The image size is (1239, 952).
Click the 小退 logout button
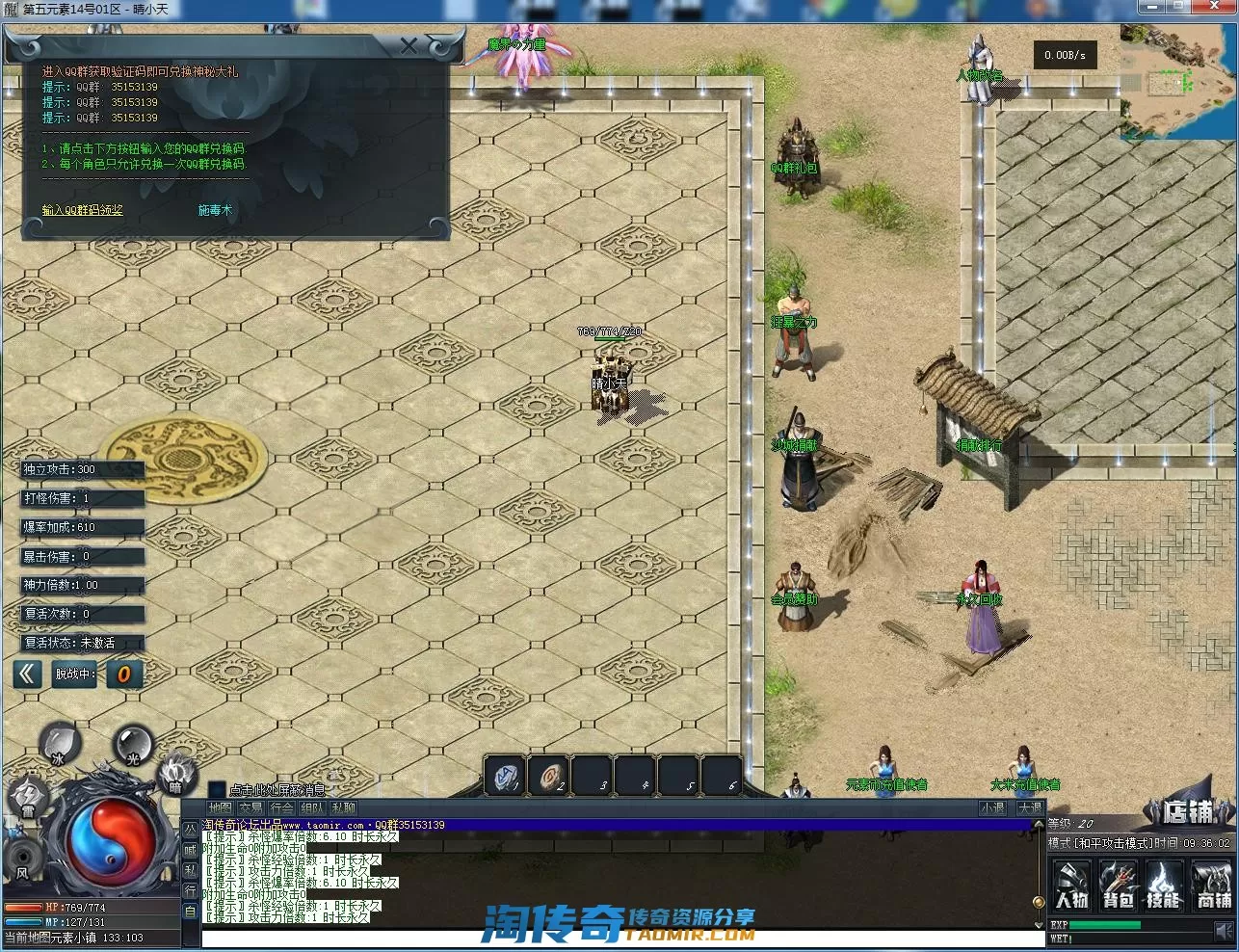[993, 808]
